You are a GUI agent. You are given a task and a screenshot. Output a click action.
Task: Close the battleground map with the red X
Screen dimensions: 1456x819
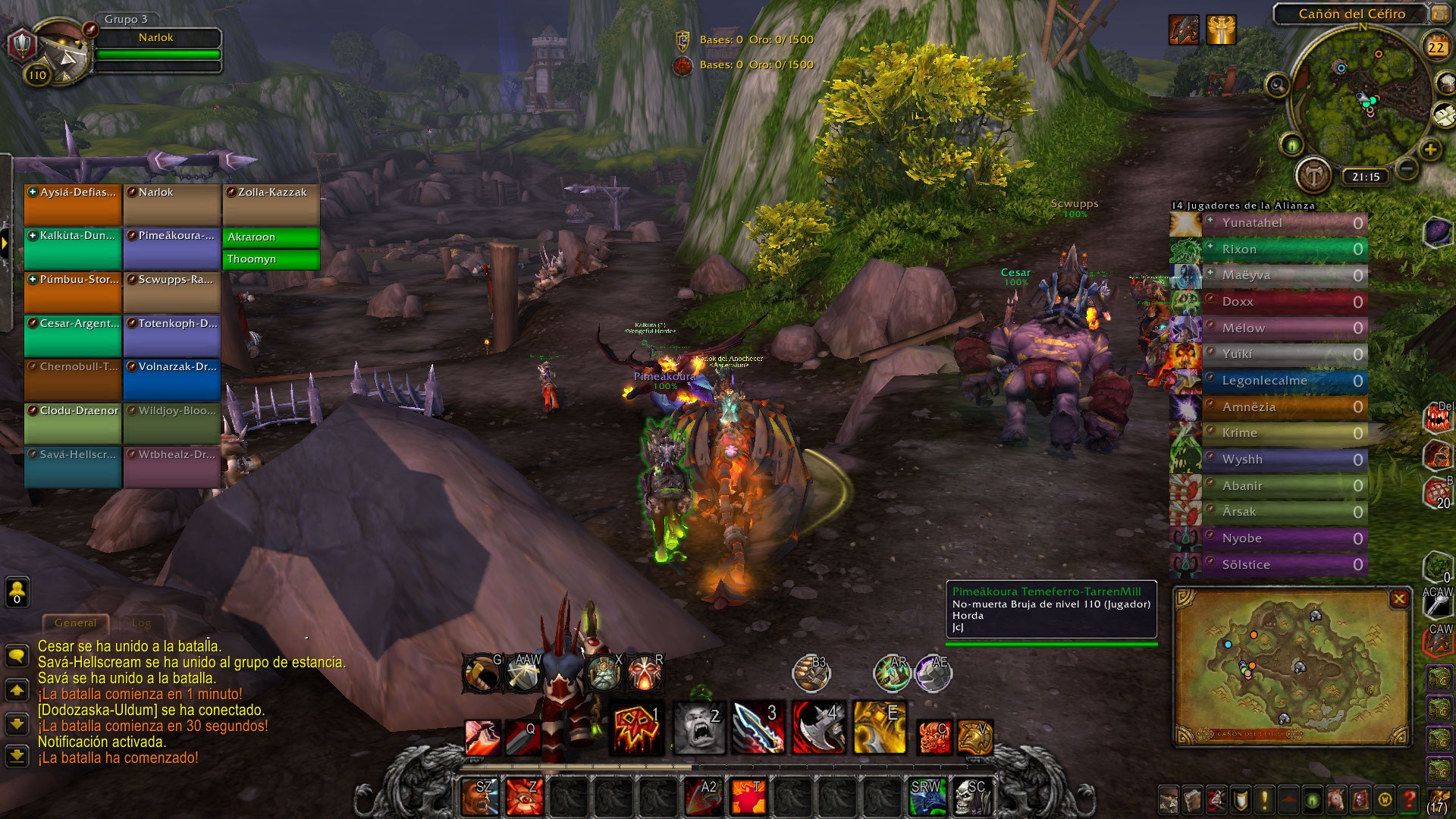click(1400, 598)
